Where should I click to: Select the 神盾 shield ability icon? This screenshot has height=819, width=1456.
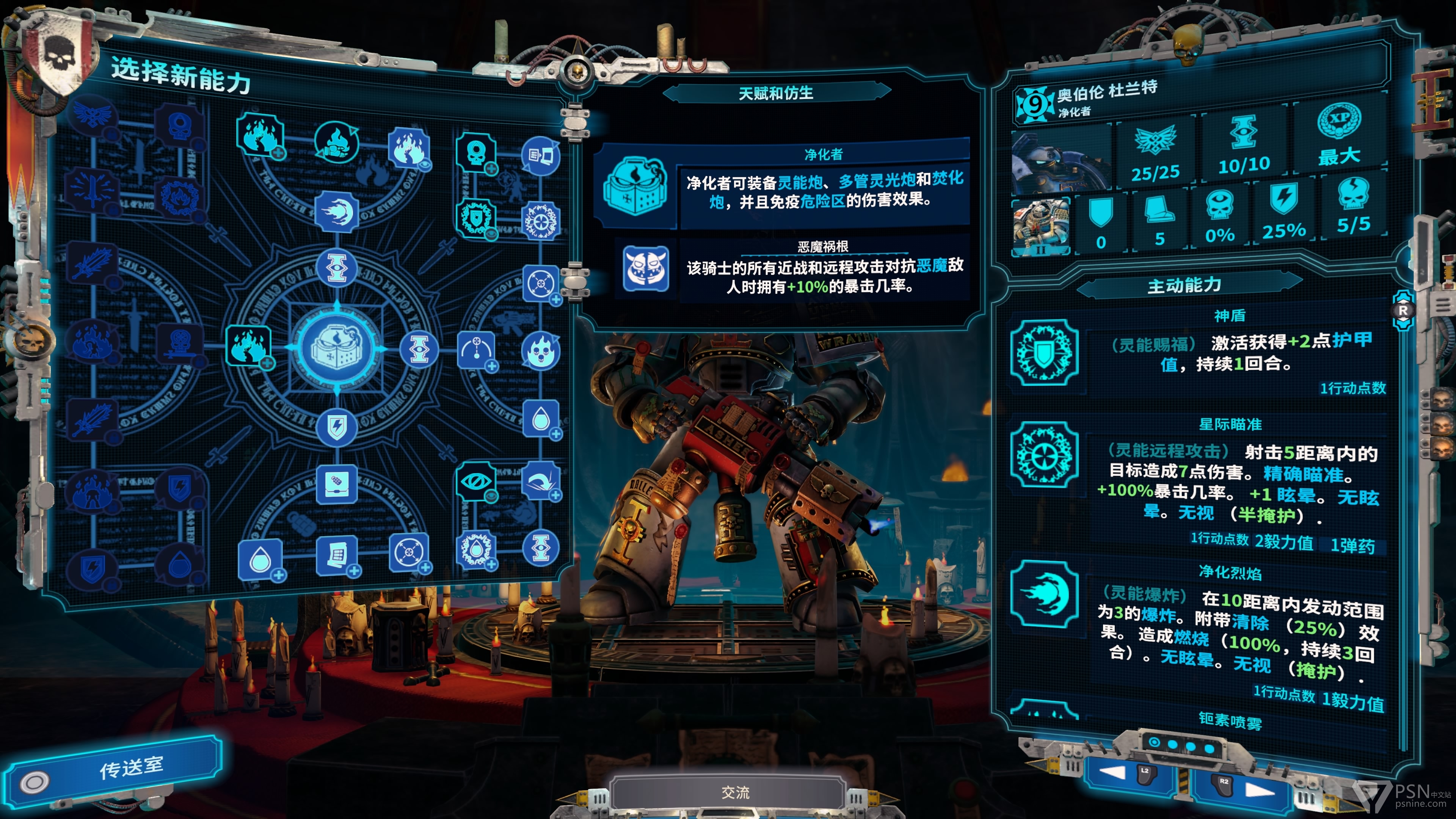pos(1045,353)
